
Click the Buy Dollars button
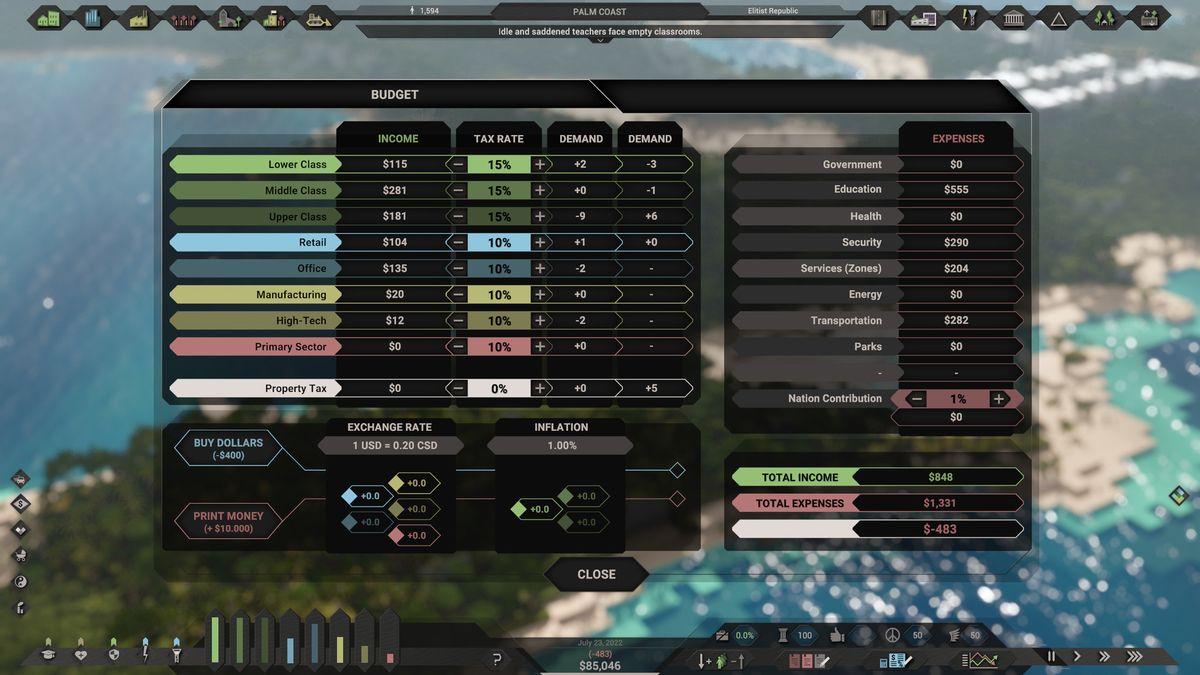[x=228, y=448]
